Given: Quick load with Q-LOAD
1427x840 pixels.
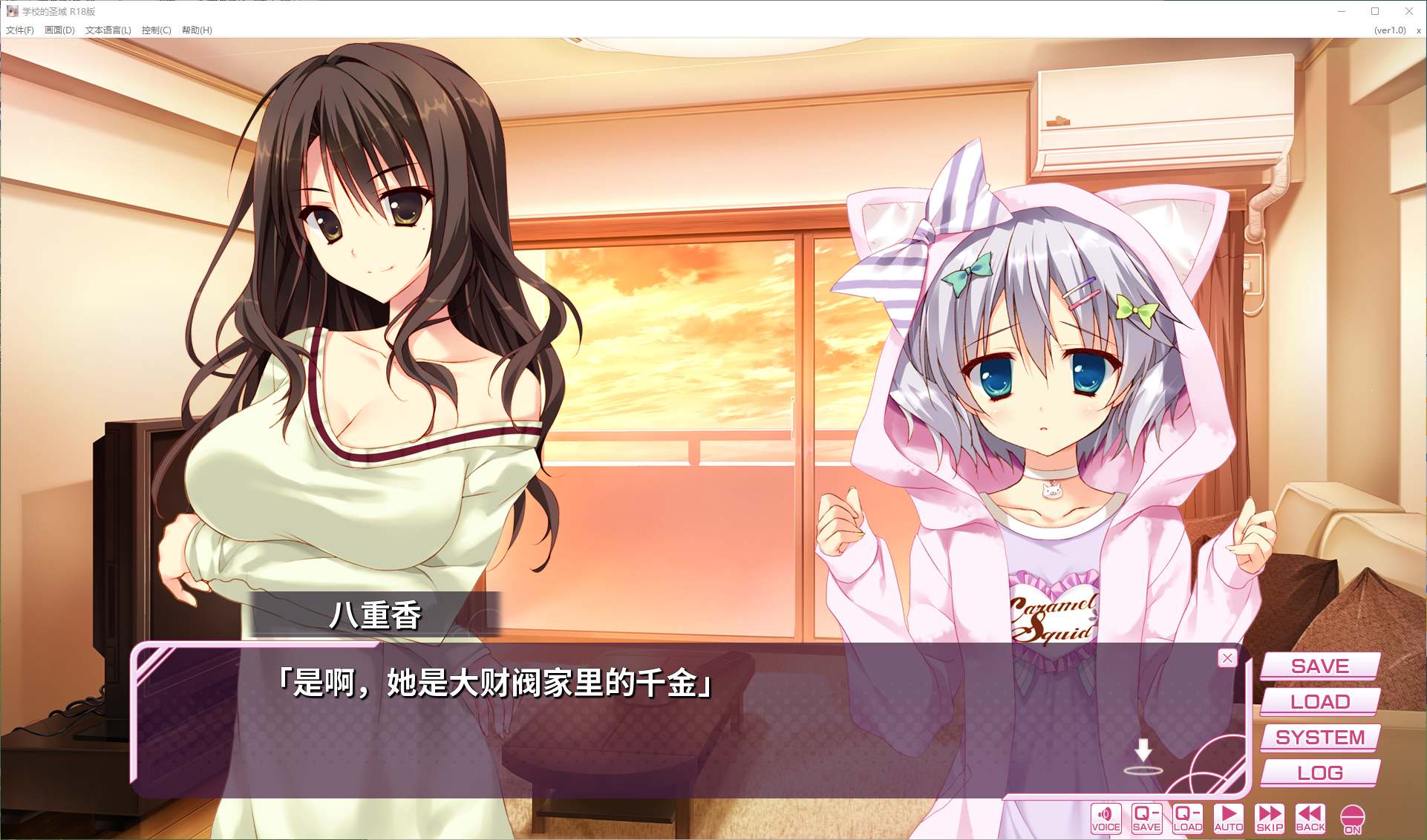Looking at the screenshot, I should click(1187, 818).
